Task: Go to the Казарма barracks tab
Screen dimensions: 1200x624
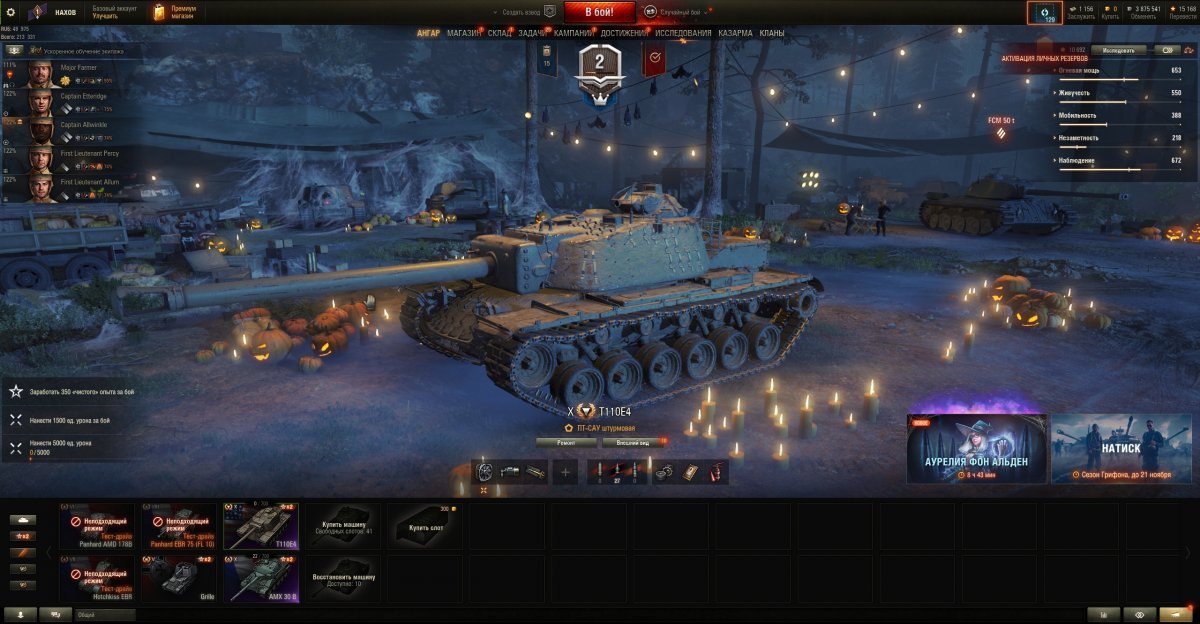Action: click(x=735, y=33)
